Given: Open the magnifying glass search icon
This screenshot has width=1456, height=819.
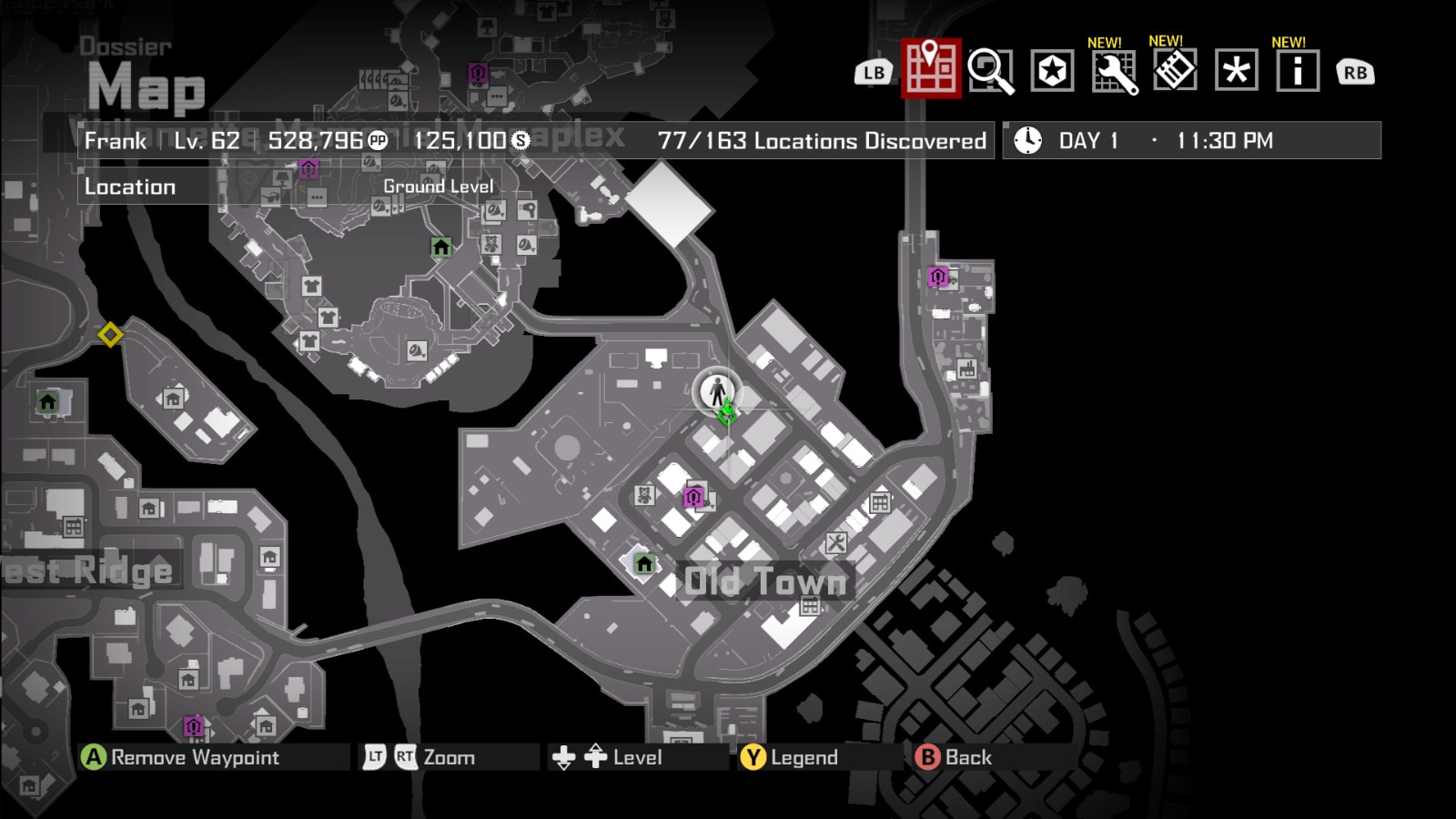Looking at the screenshot, I should 993,70.
